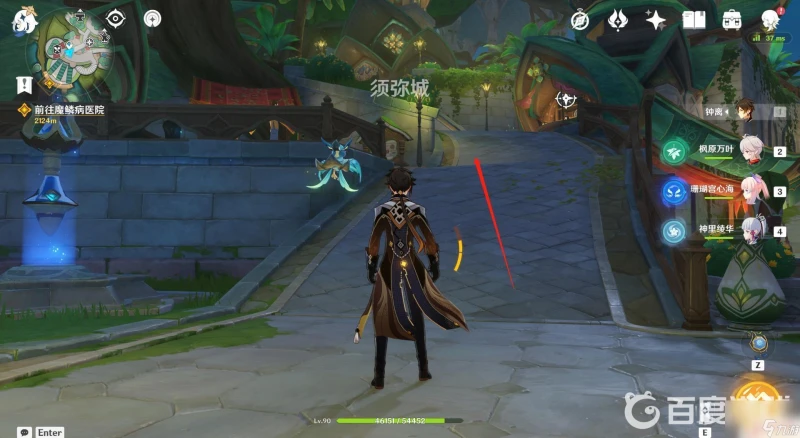Viewport: 800px width, 438px height.
Task: Open the compass Adventurer Handbook icon
Action: point(581,20)
